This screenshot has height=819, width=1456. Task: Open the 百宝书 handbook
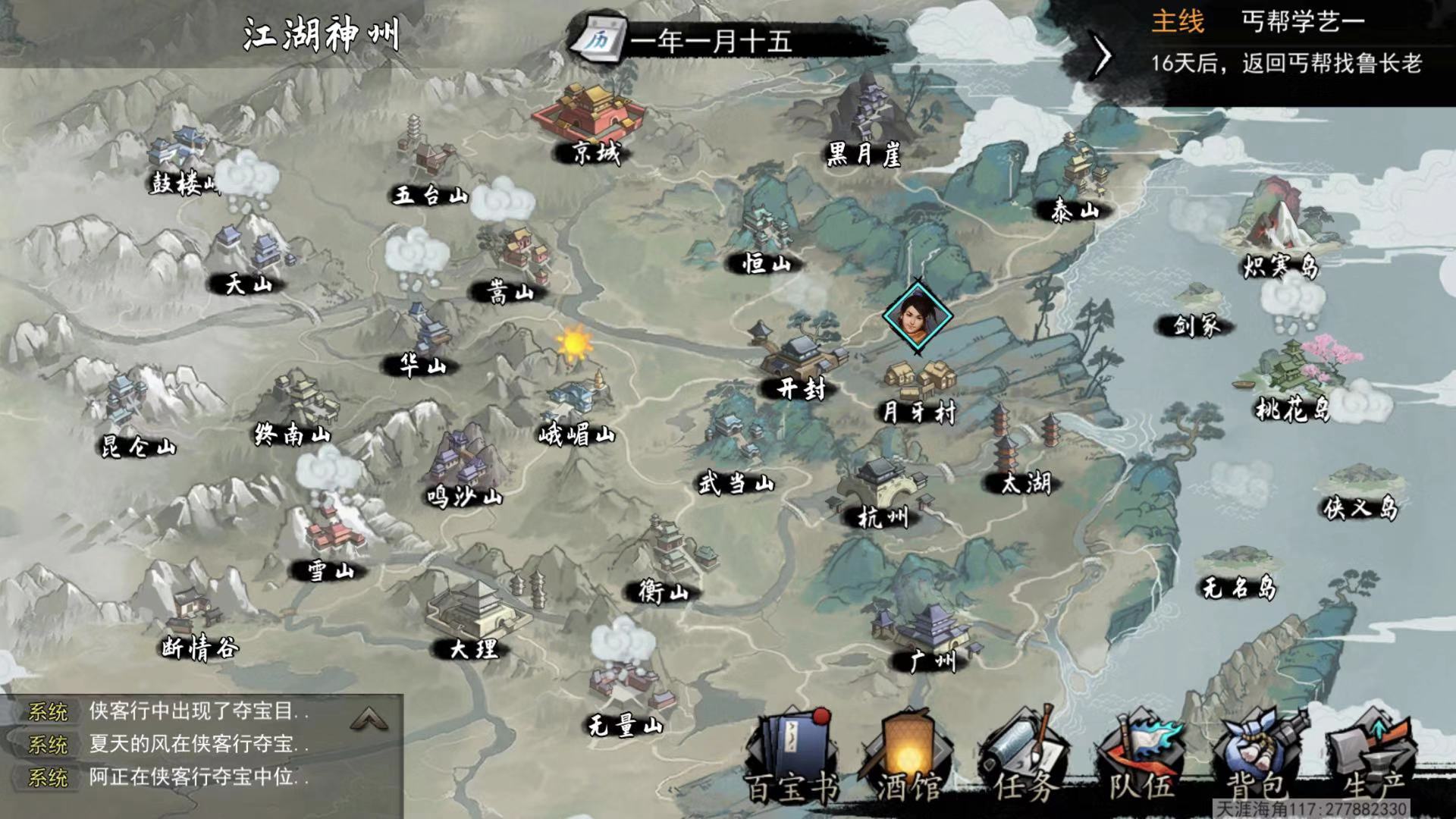(x=790, y=758)
